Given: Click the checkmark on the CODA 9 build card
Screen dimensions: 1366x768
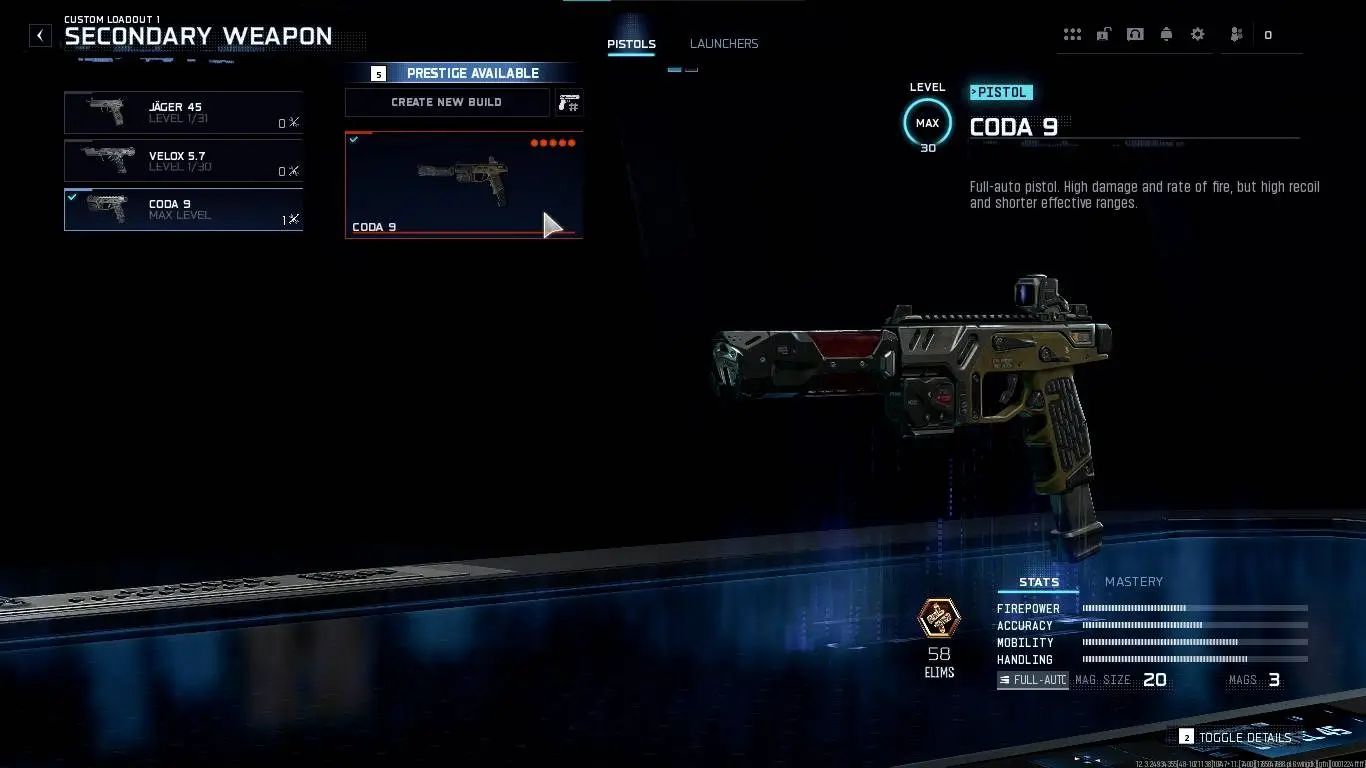Looking at the screenshot, I should click(x=355, y=139).
